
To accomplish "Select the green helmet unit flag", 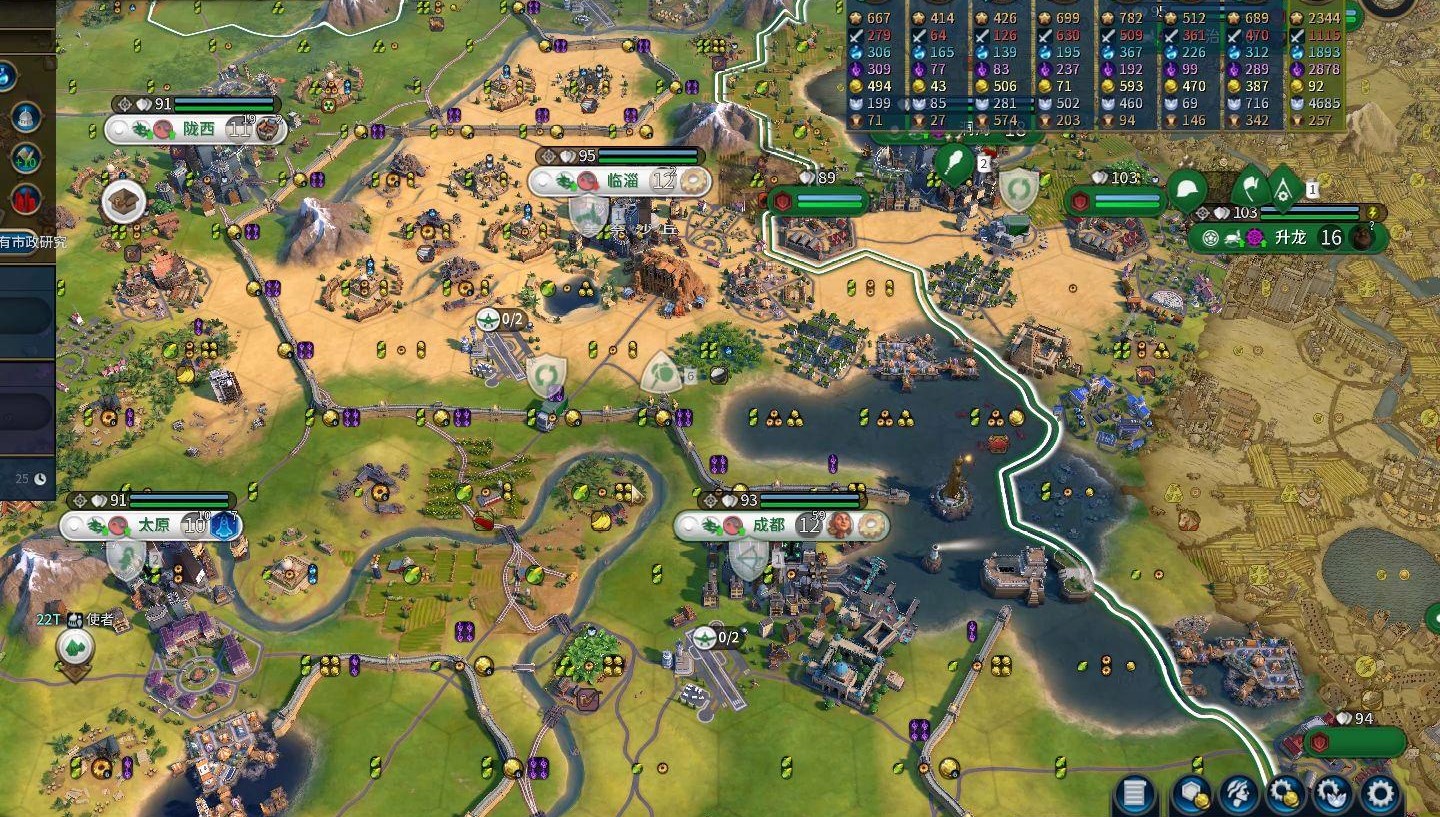I will (x=1188, y=190).
